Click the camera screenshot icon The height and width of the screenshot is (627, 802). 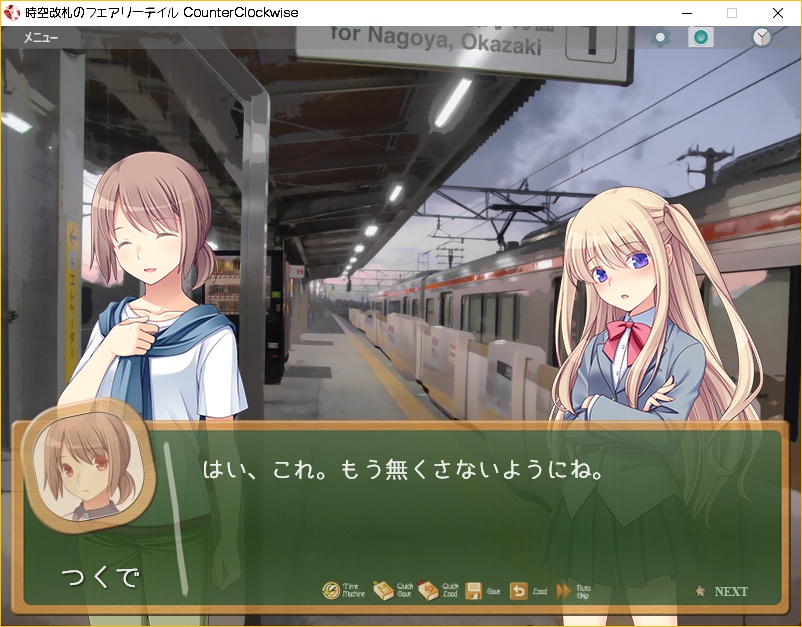(701, 38)
